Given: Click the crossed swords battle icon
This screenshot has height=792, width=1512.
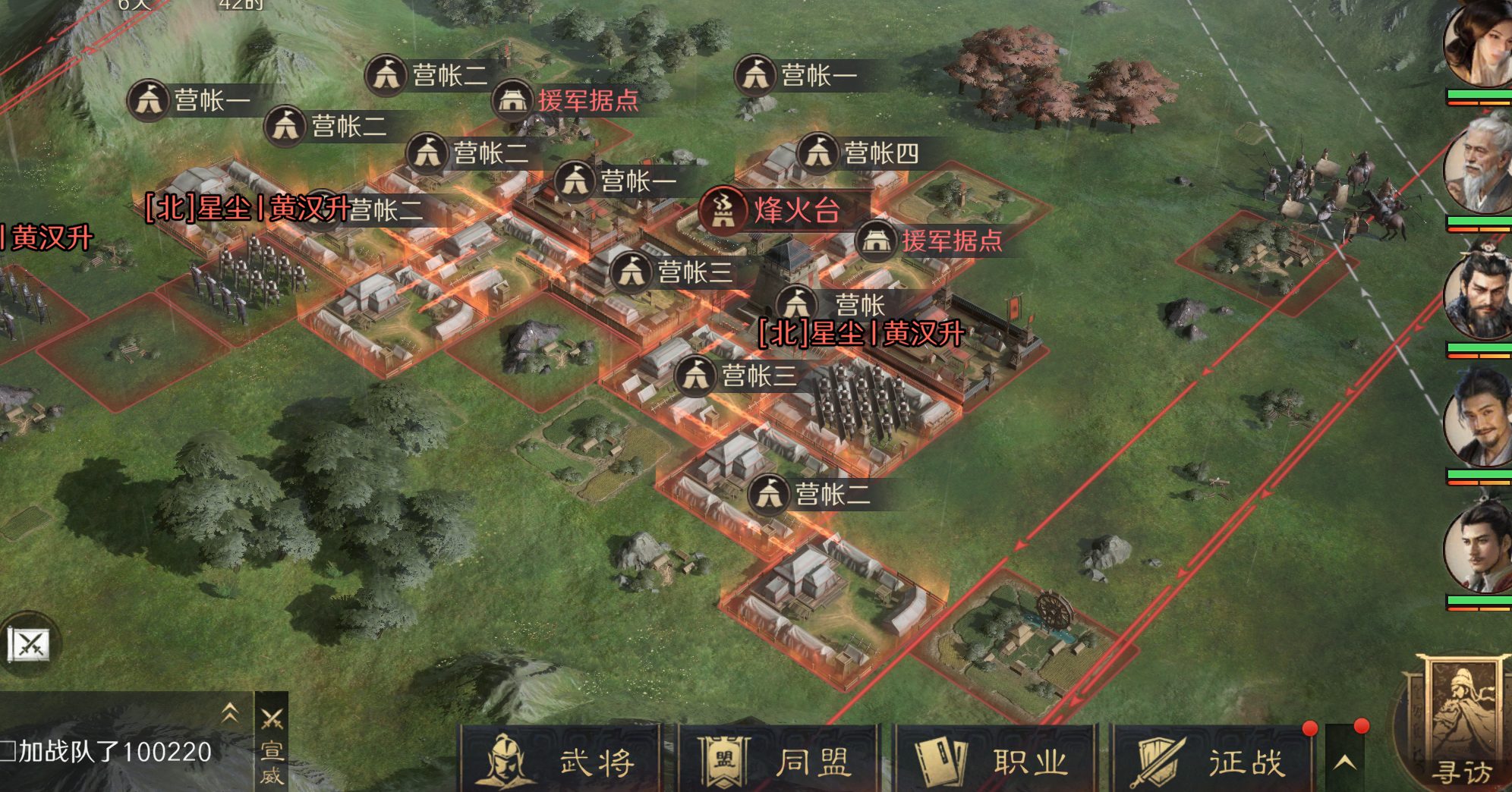Looking at the screenshot, I should [29, 646].
